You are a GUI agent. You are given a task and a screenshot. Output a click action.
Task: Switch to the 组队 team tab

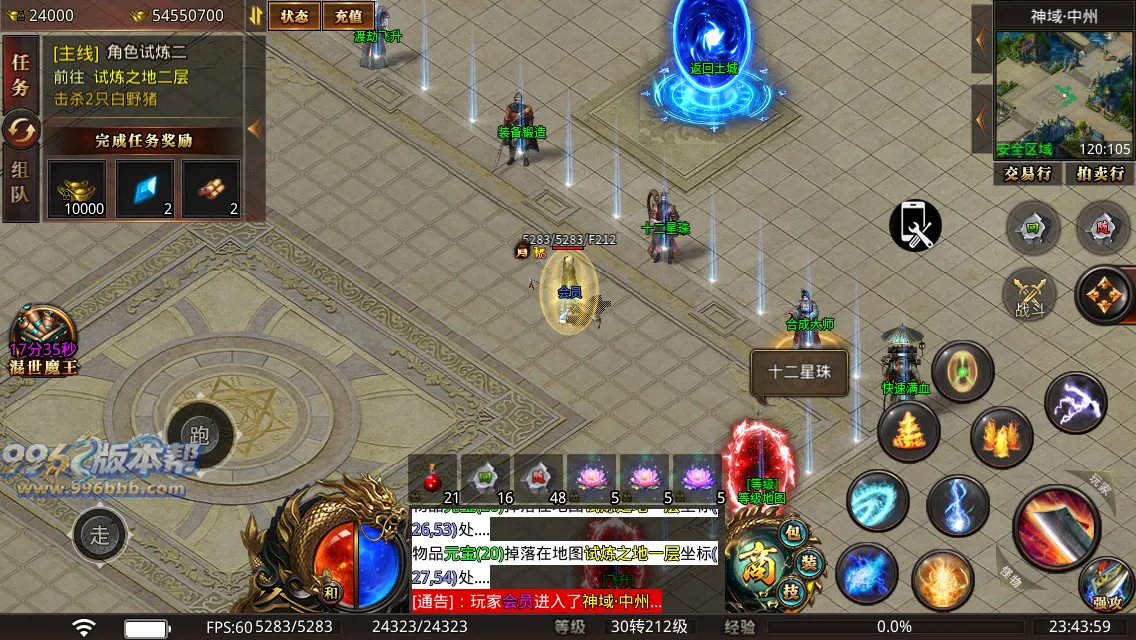(x=20, y=181)
